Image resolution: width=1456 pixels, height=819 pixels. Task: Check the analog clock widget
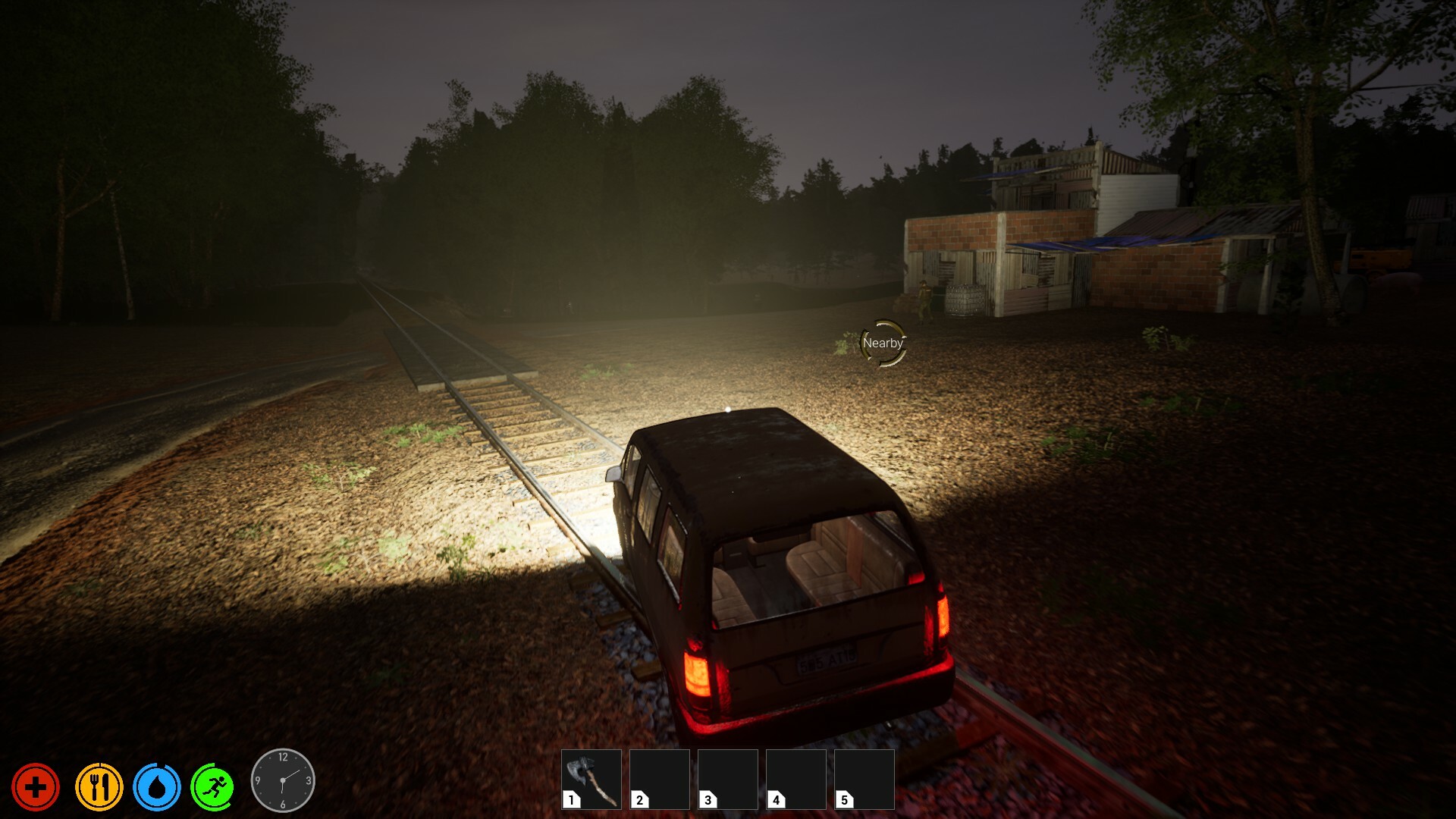tap(284, 779)
